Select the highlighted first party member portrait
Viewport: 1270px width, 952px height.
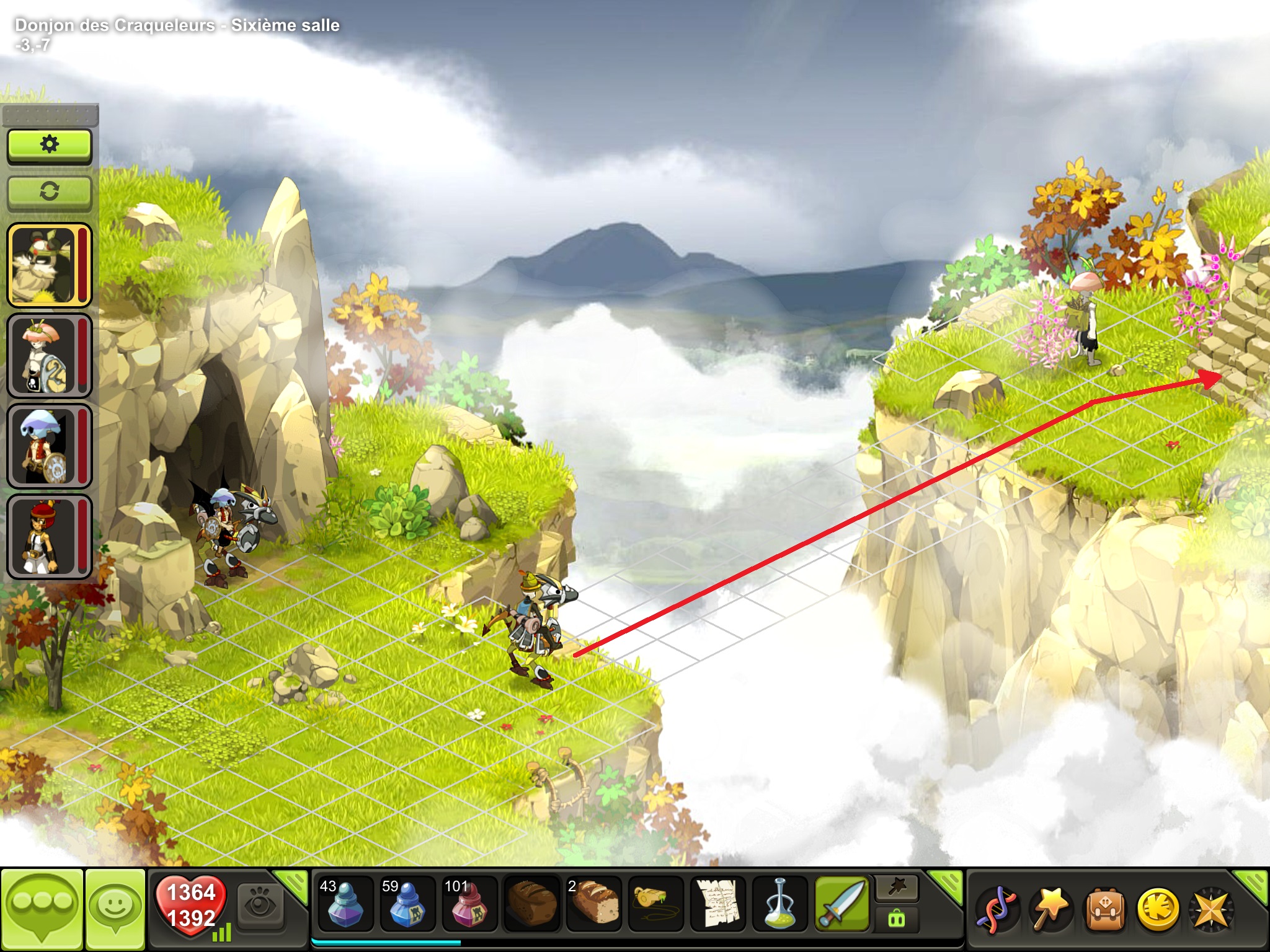tap(49, 265)
